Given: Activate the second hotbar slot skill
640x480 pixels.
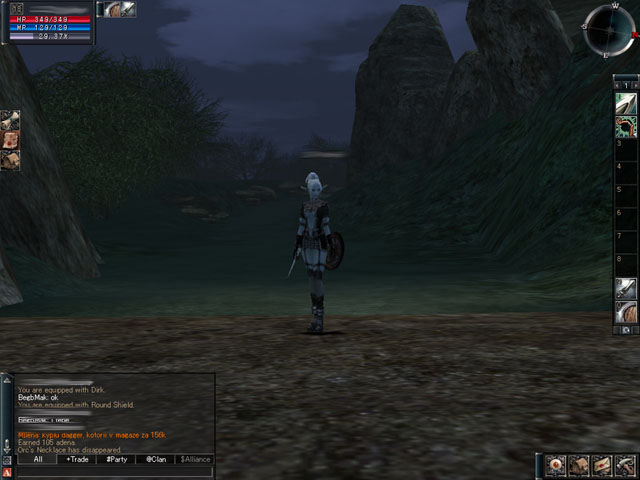Looking at the screenshot, I should (626, 125).
